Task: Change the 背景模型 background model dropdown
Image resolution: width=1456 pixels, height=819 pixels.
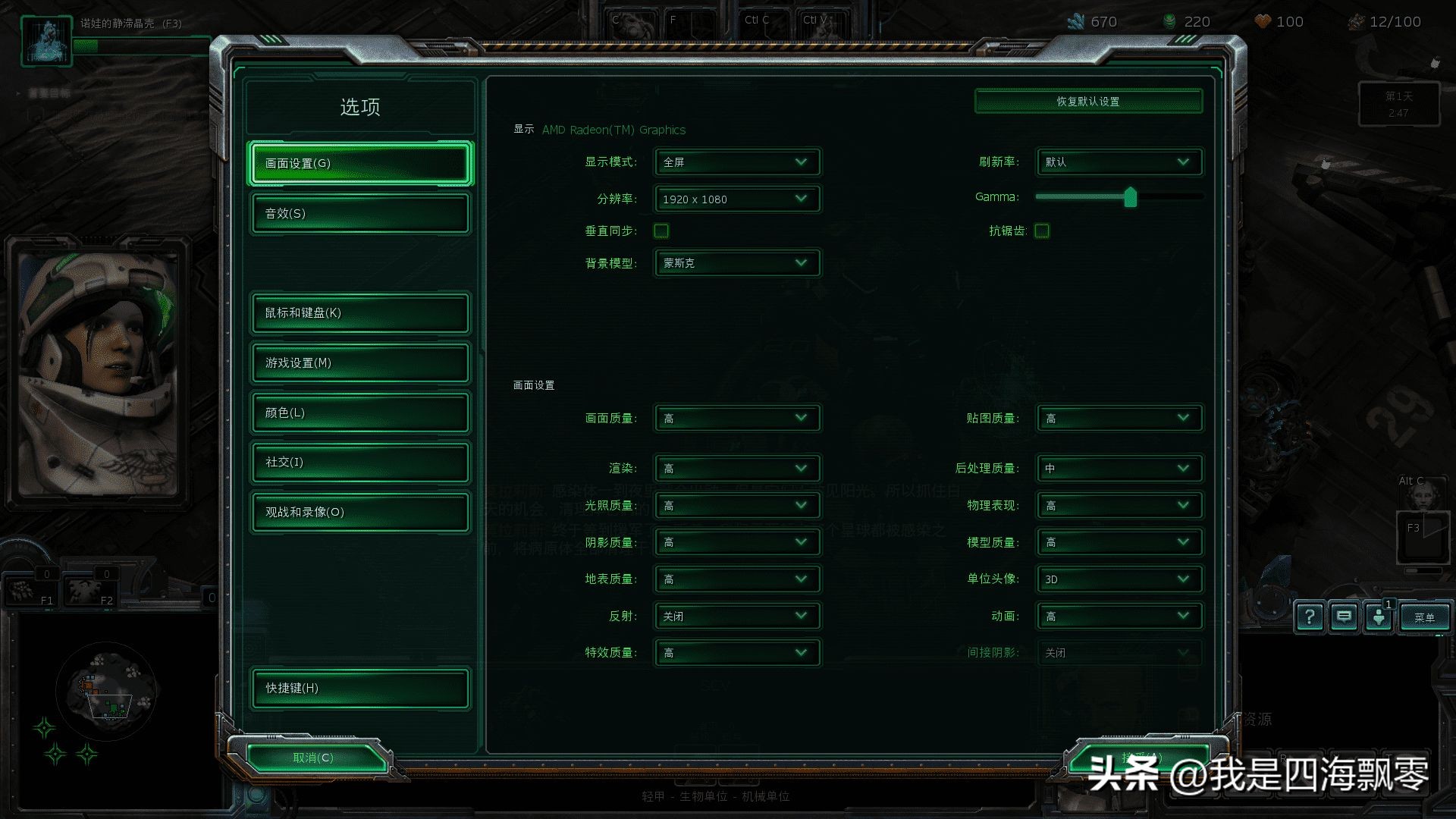Action: coord(736,263)
